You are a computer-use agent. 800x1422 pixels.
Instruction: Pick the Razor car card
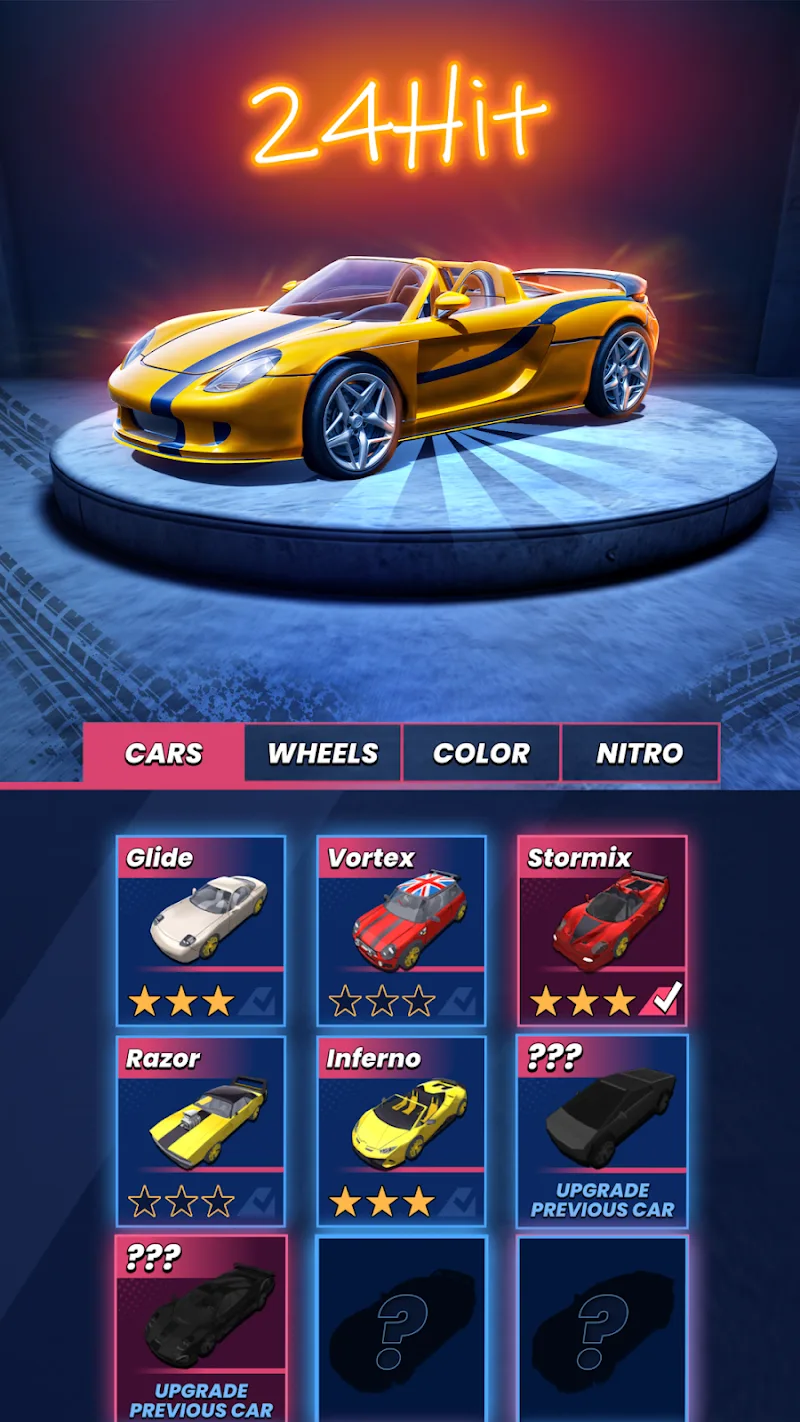coord(201,1130)
